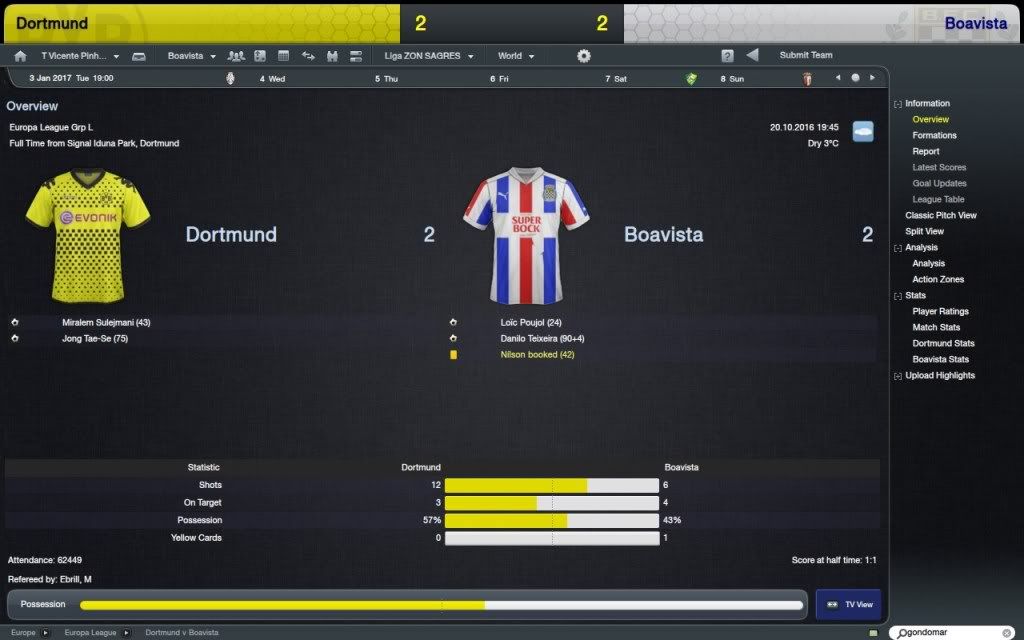Open the World menu
Viewport: 1024px width, 640px height.
point(516,56)
